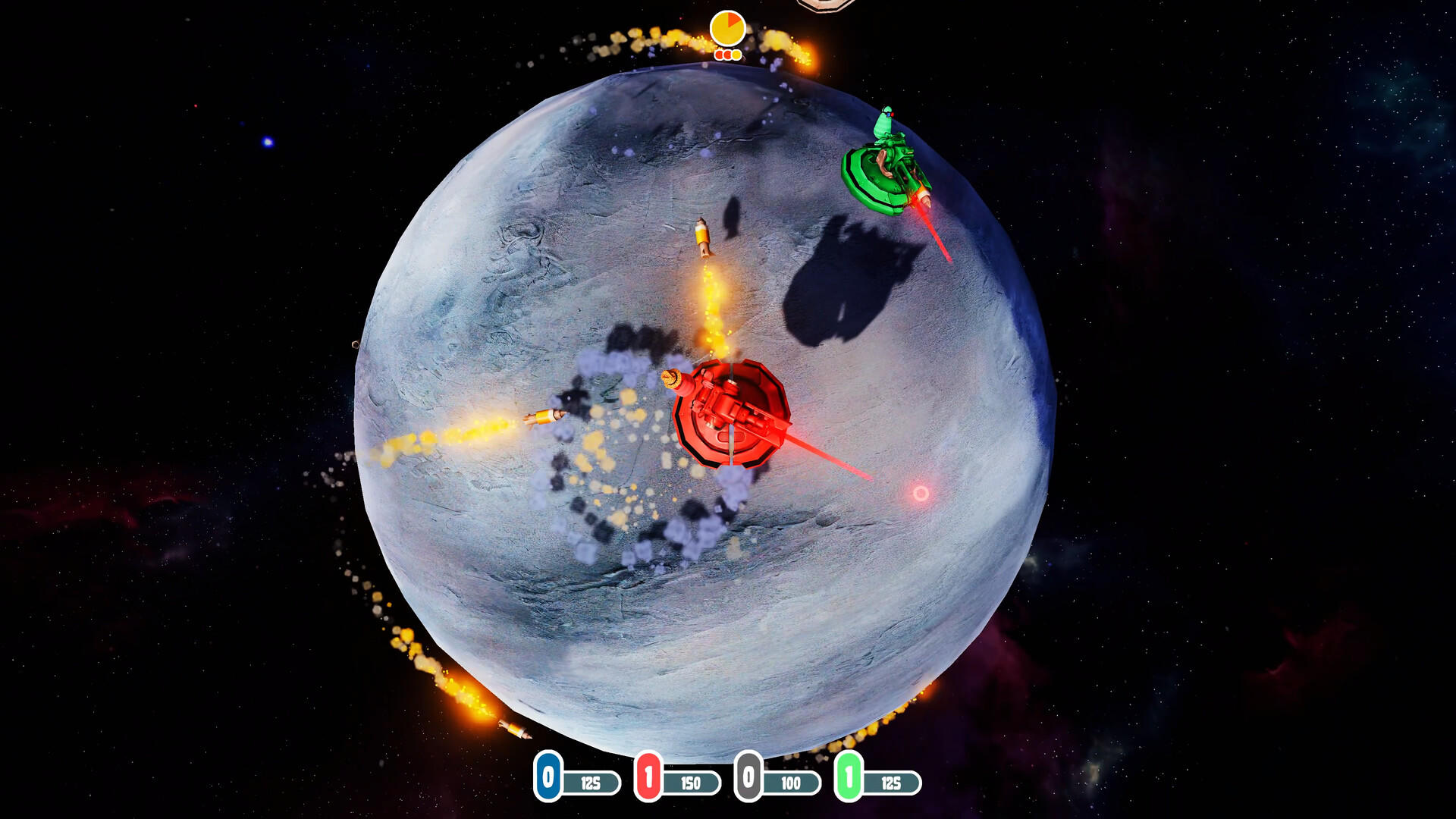Screen dimensions: 1456x819
Task: Toggle the middle red ammo dot under timer
Action: (728, 55)
